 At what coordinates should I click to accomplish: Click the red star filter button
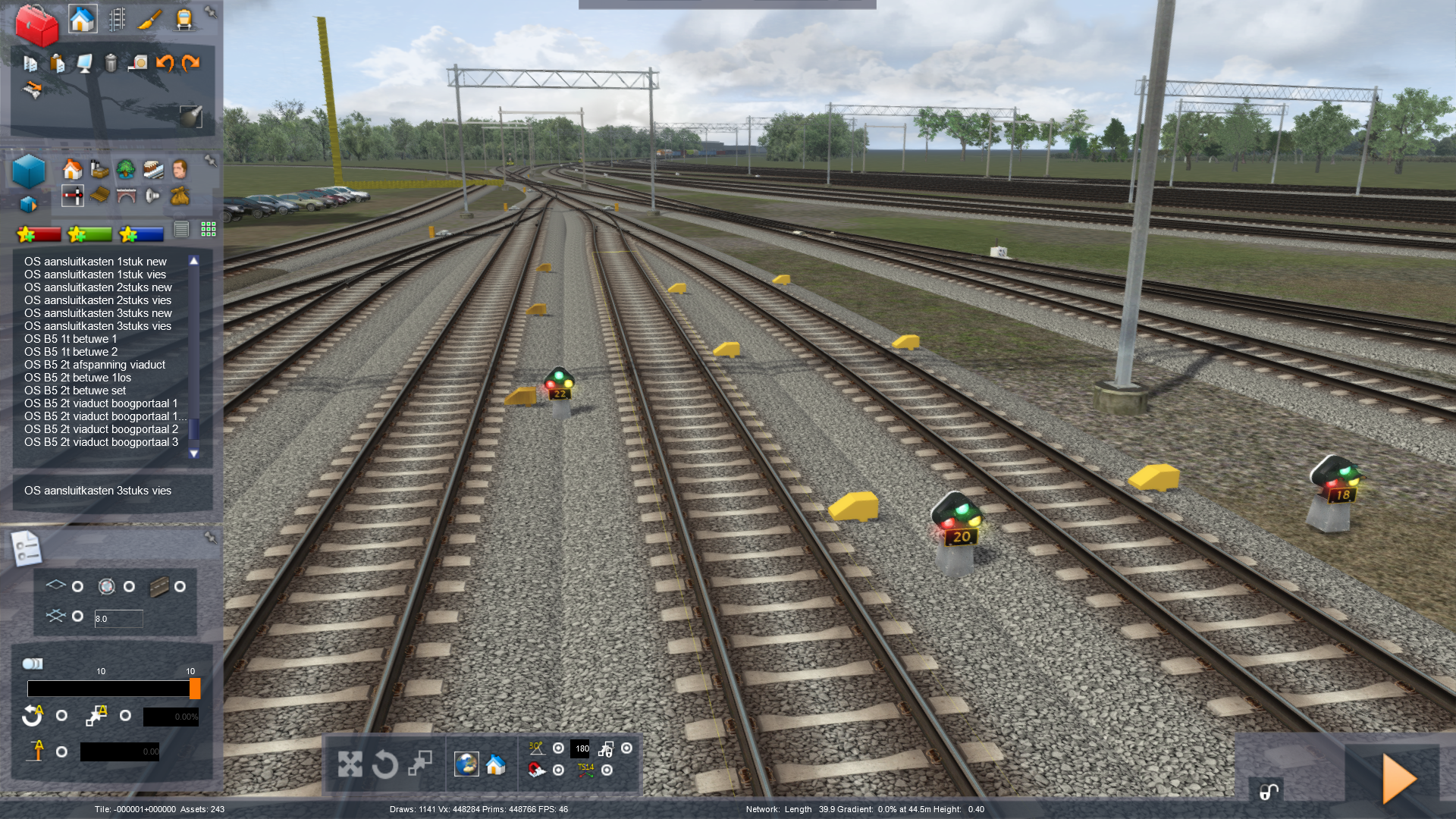click(x=39, y=234)
